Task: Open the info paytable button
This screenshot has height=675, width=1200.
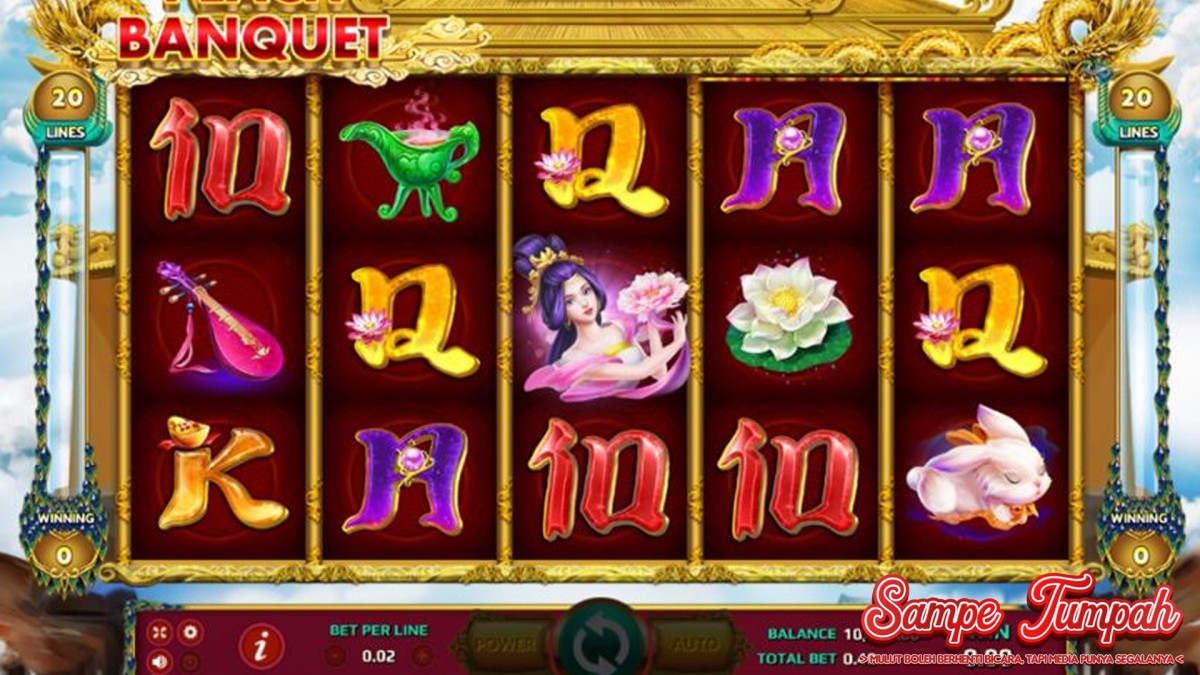Action: point(261,647)
